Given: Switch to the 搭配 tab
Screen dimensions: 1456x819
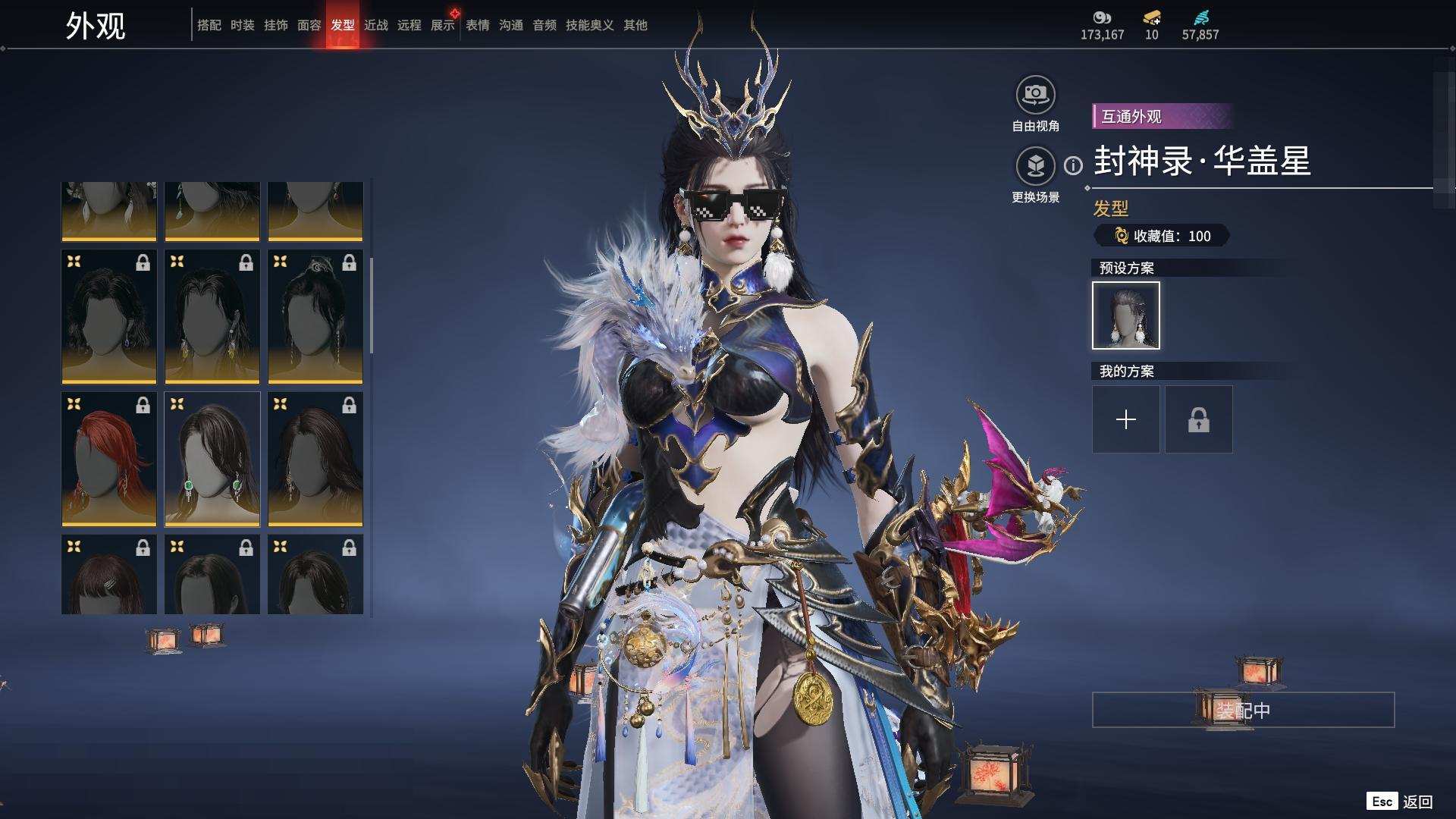Looking at the screenshot, I should 209,25.
